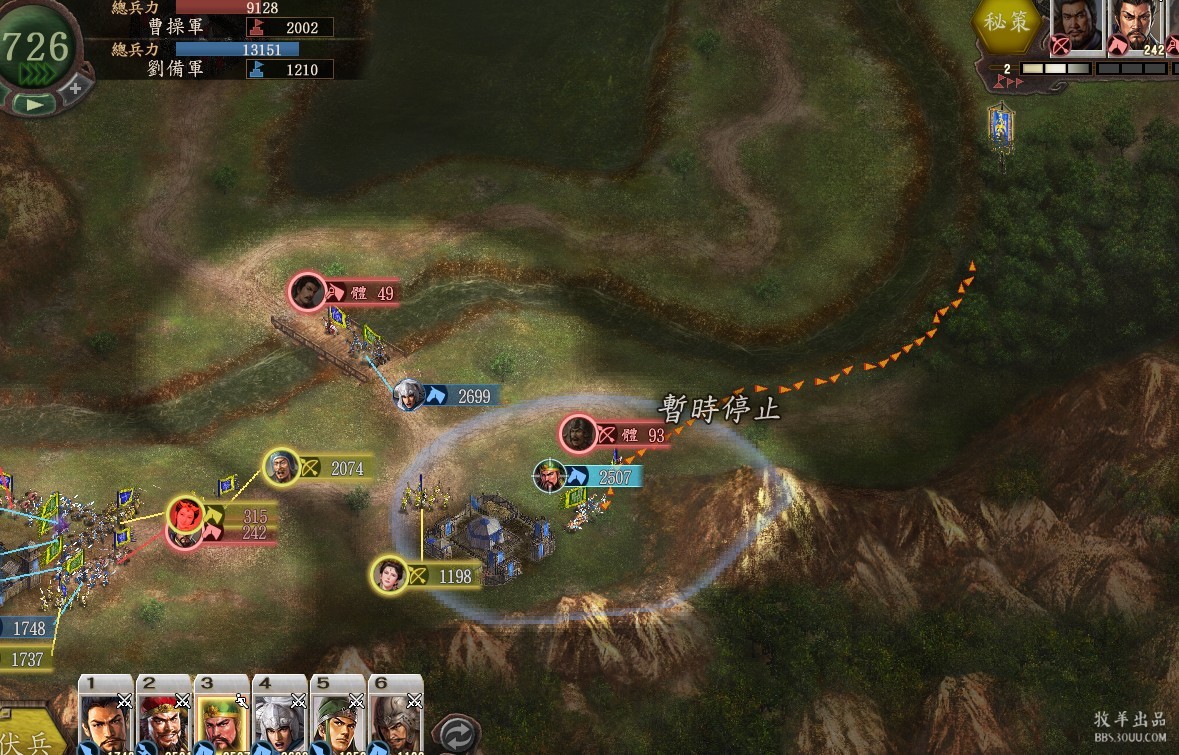Image resolution: width=1179 pixels, height=755 pixels.
Task: Click the yellow unit marker showing 2074
Action: 283,466
